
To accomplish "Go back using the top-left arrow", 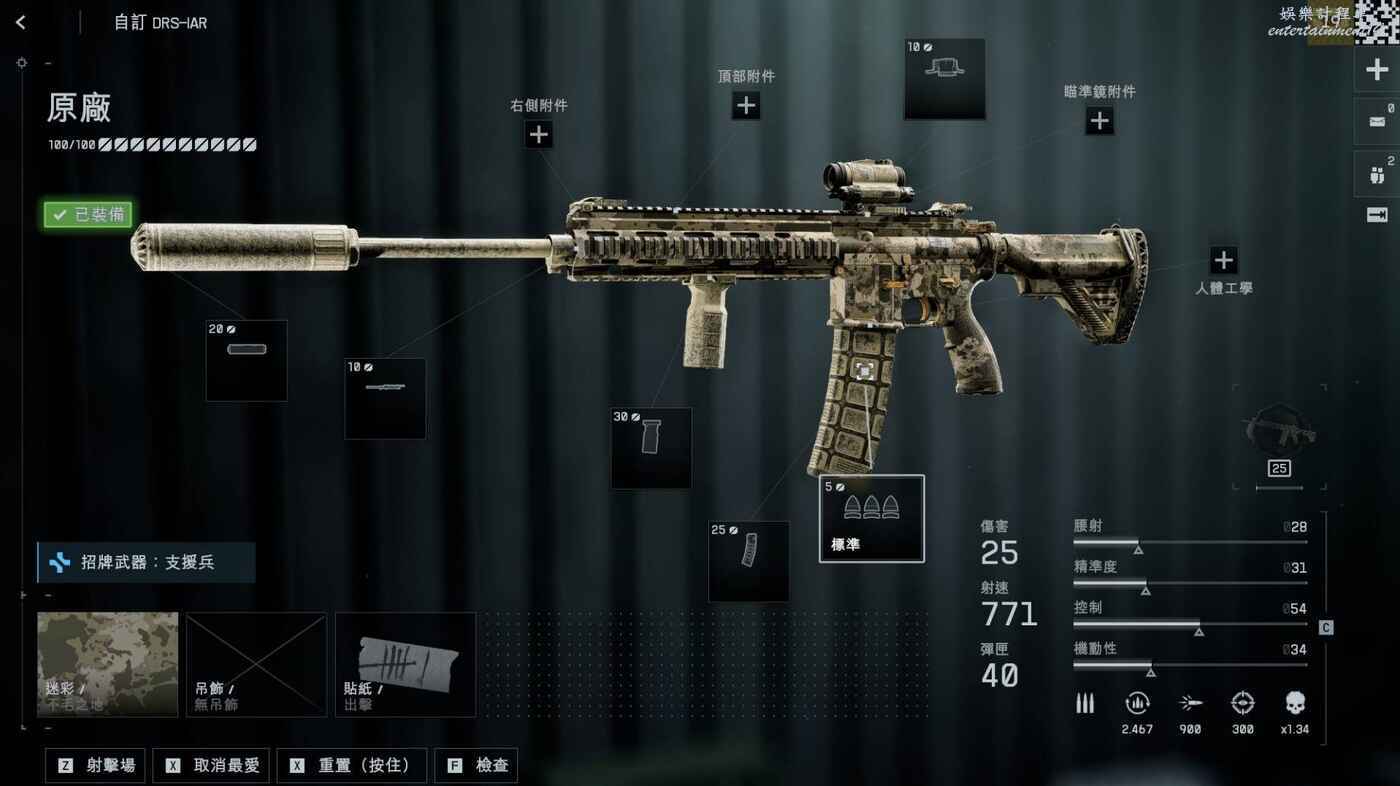I will [21, 22].
